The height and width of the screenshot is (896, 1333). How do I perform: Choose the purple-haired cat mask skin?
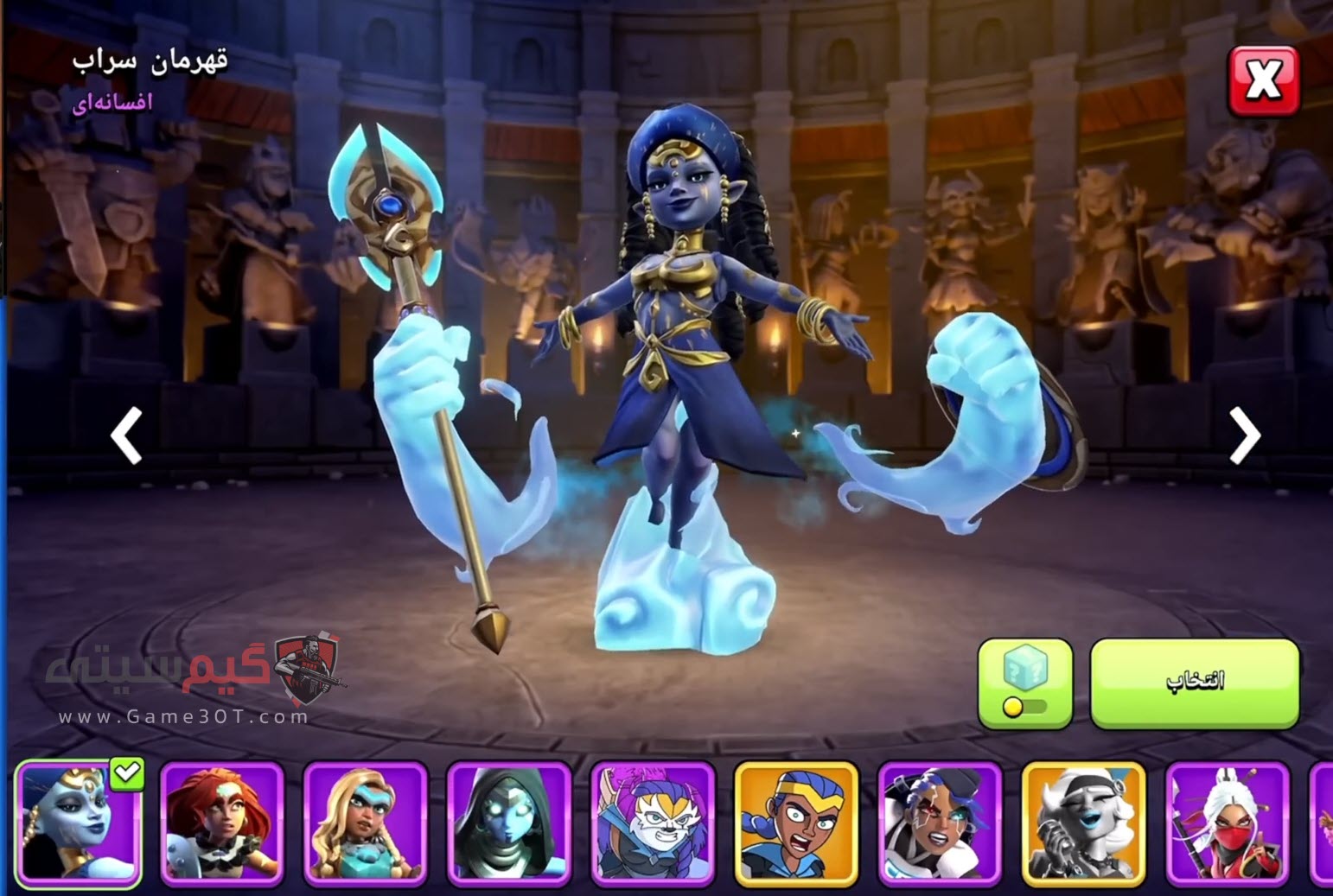point(653,824)
